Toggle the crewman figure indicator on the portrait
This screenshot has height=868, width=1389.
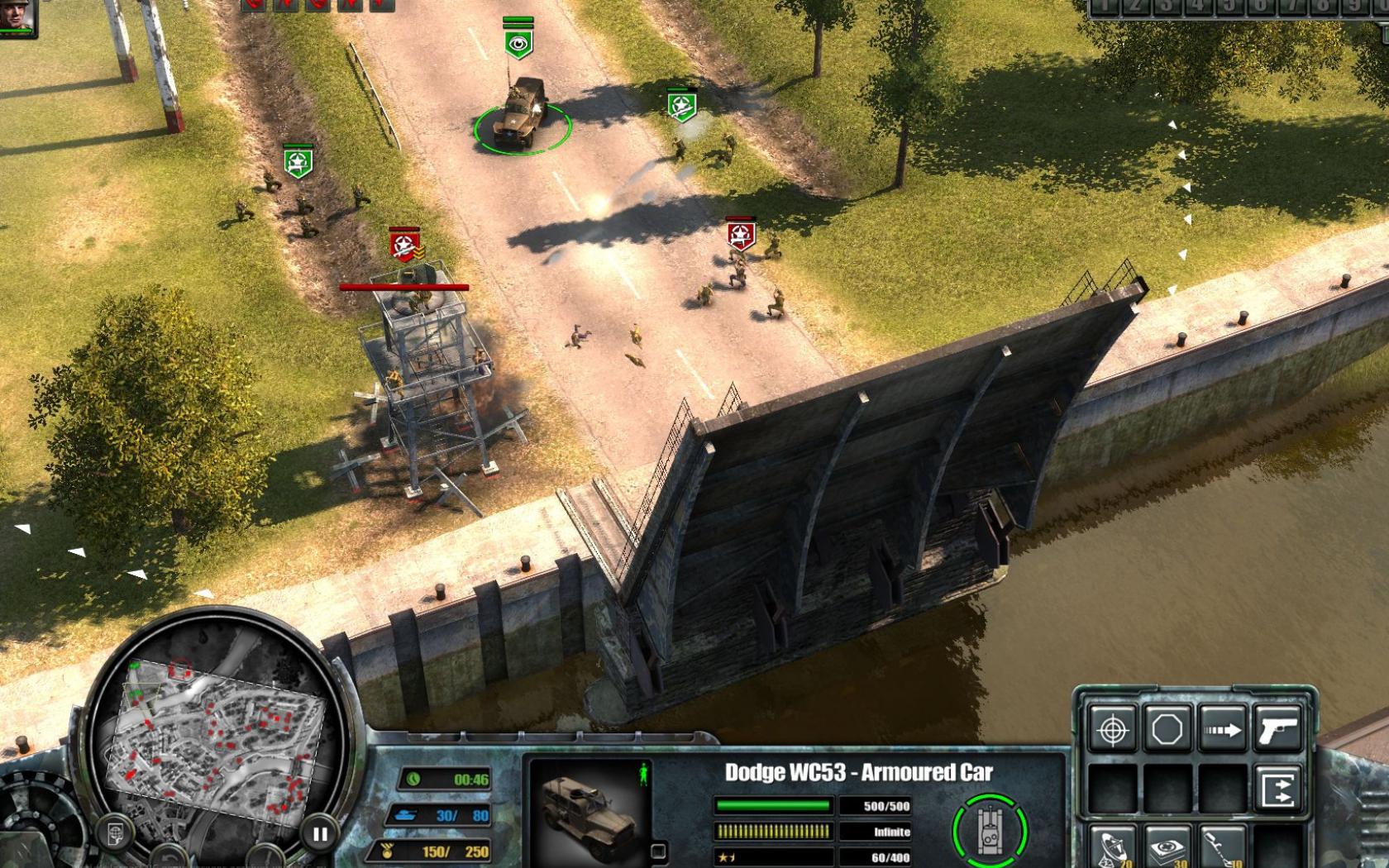tap(644, 773)
